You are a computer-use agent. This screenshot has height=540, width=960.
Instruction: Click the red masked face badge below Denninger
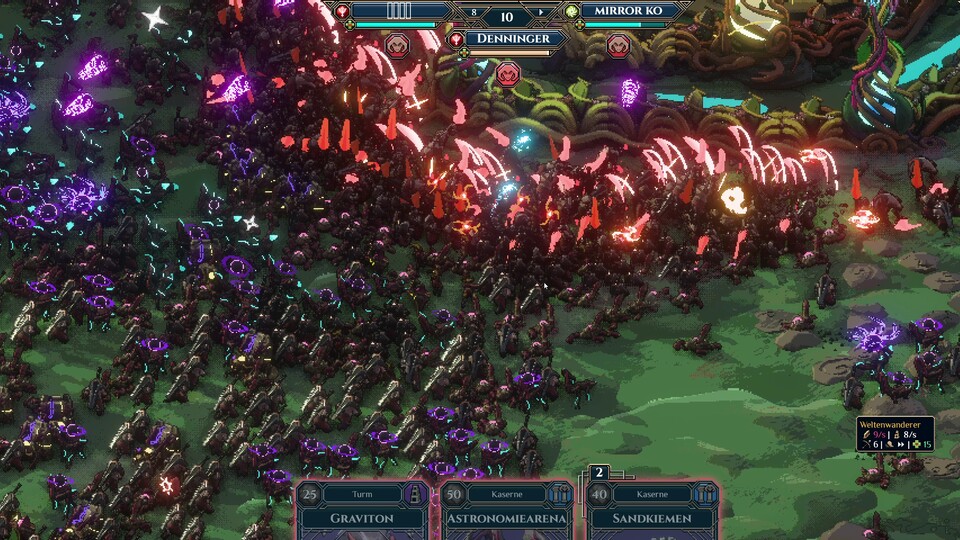pyautogui.click(x=507, y=73)
